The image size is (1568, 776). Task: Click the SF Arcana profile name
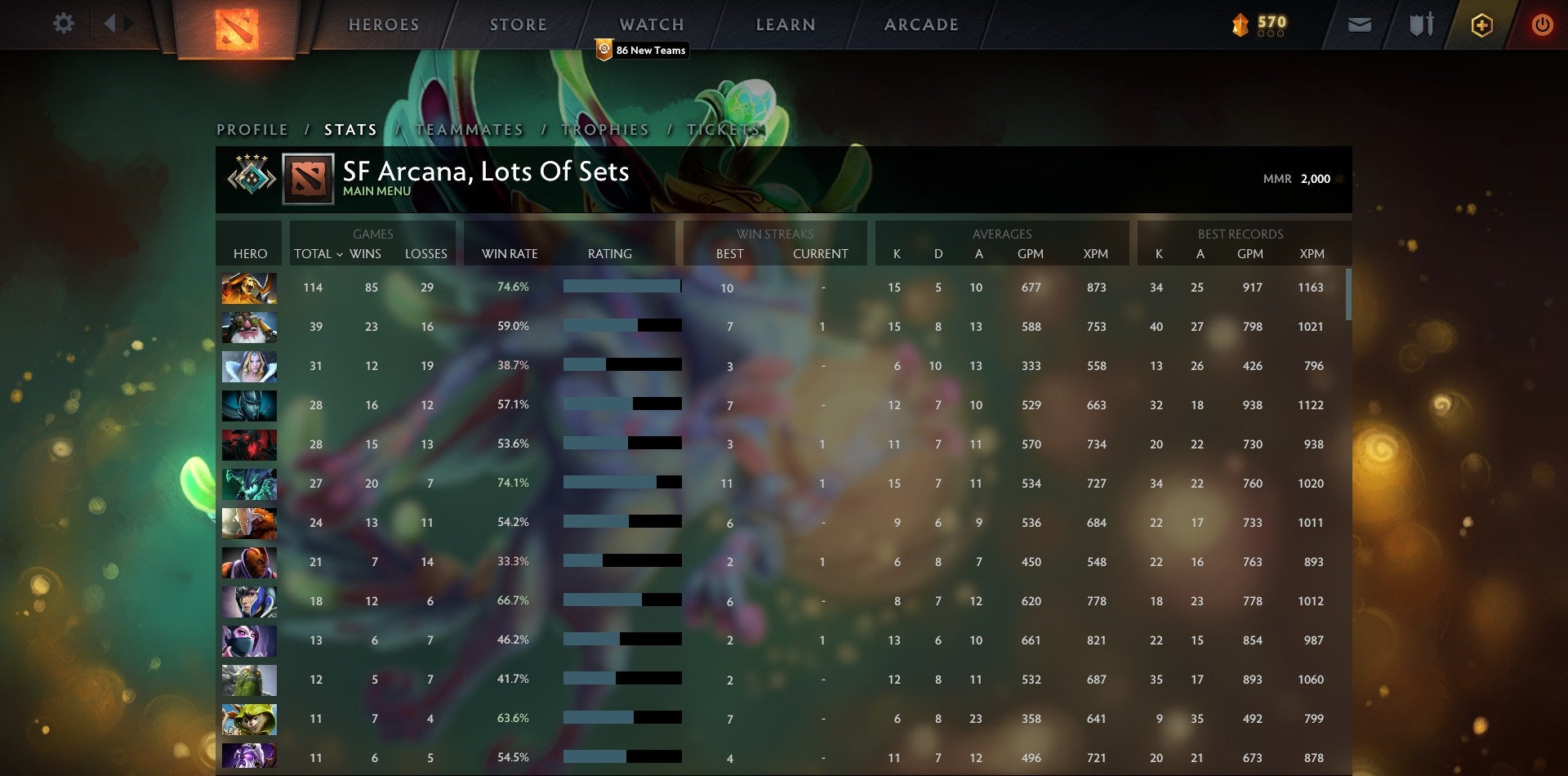pyautogui.click(x=485, y=172)
